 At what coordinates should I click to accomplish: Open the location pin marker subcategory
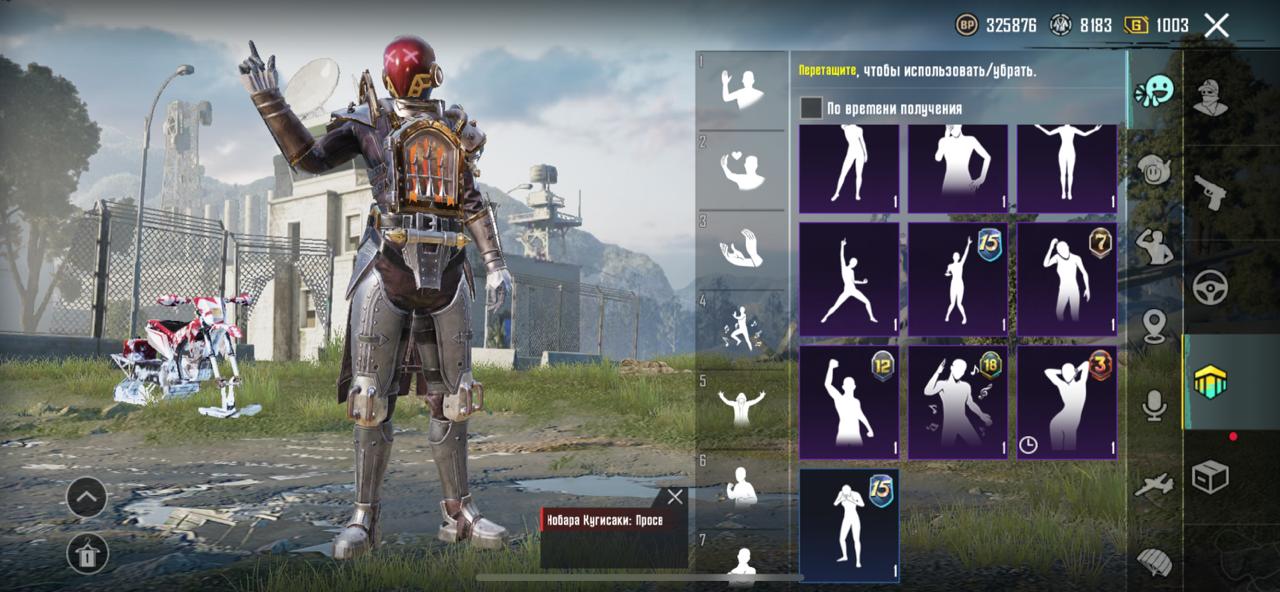(x=1155, y=325)
